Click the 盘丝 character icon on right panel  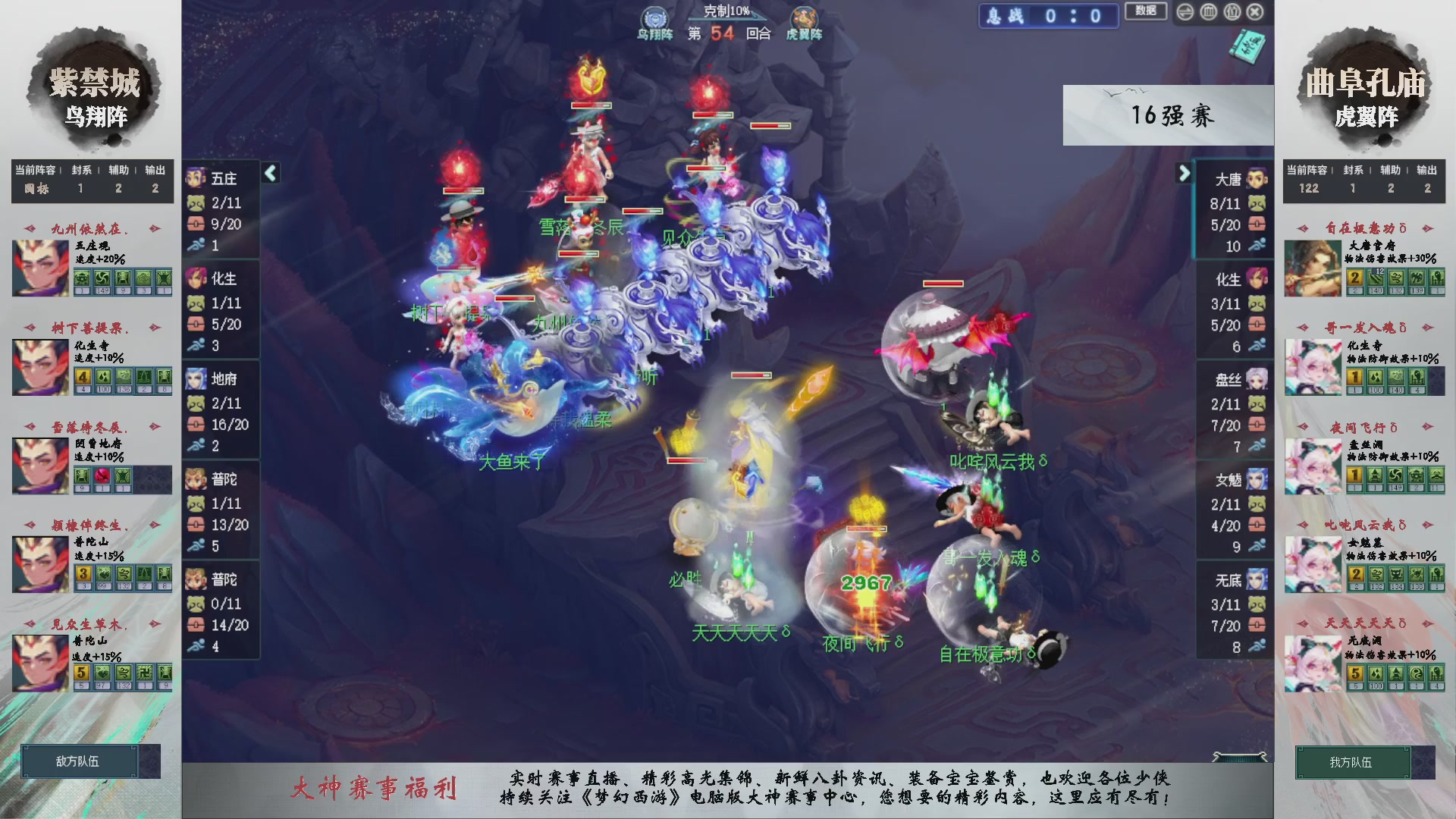[x=1257, y=379]
